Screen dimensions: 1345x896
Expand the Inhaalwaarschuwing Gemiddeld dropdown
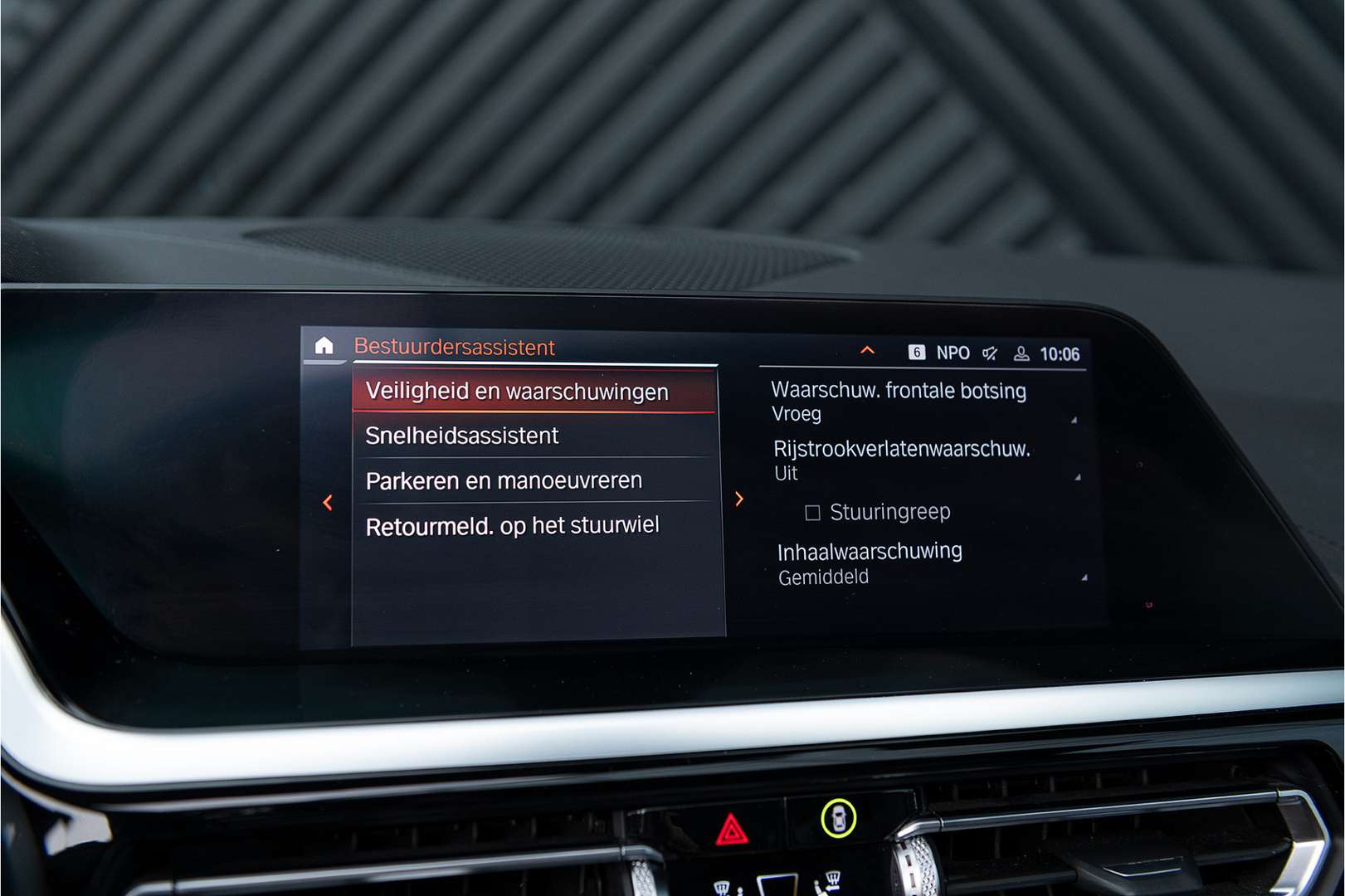pyautogui.click(x=1084, y=572)
